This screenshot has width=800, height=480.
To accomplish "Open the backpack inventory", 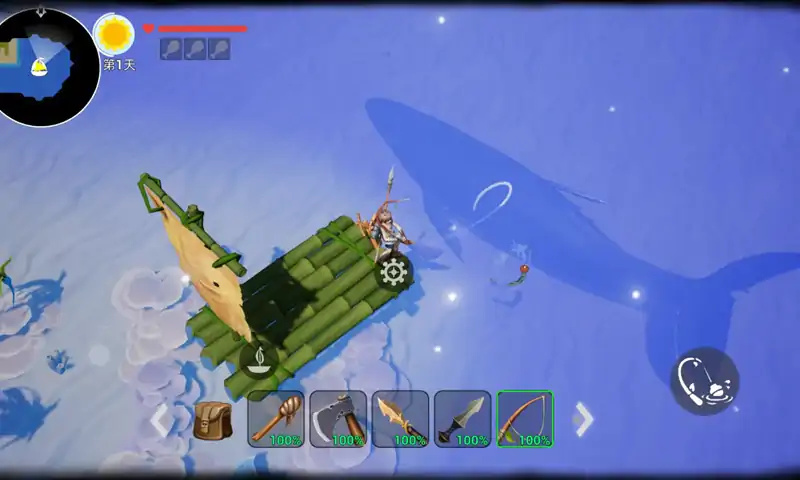I will 213,419.
